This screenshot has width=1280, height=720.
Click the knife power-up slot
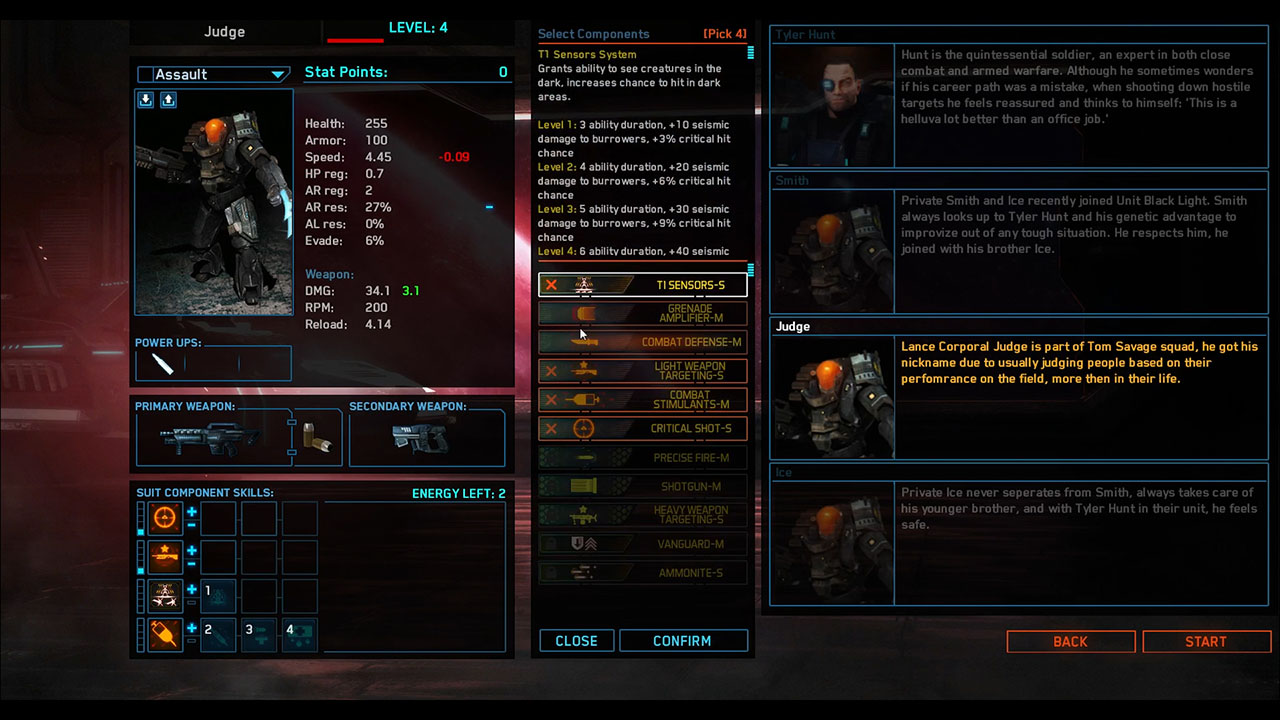pos(163,364)
